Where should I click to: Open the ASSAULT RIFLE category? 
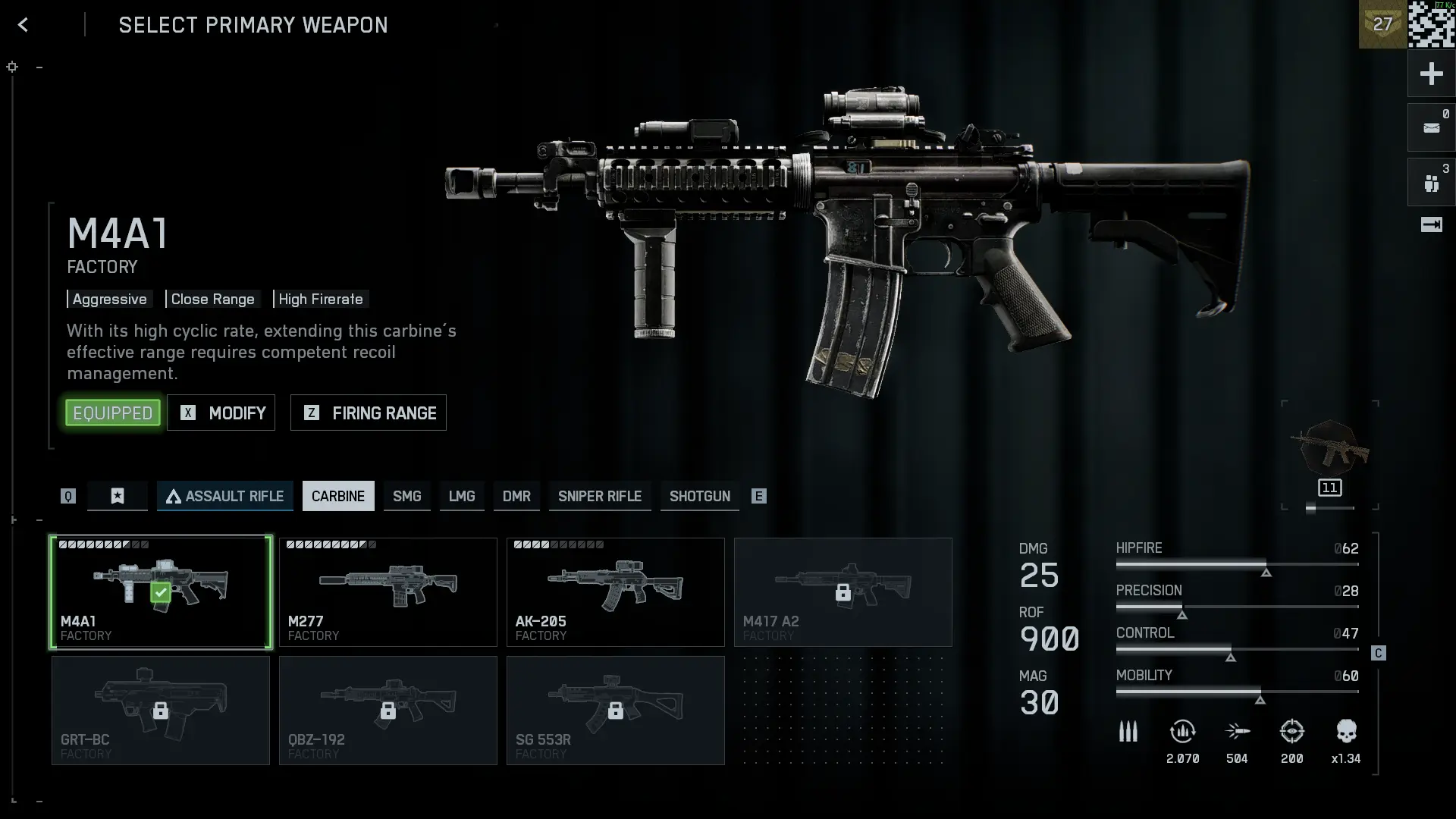coord(224,496)
